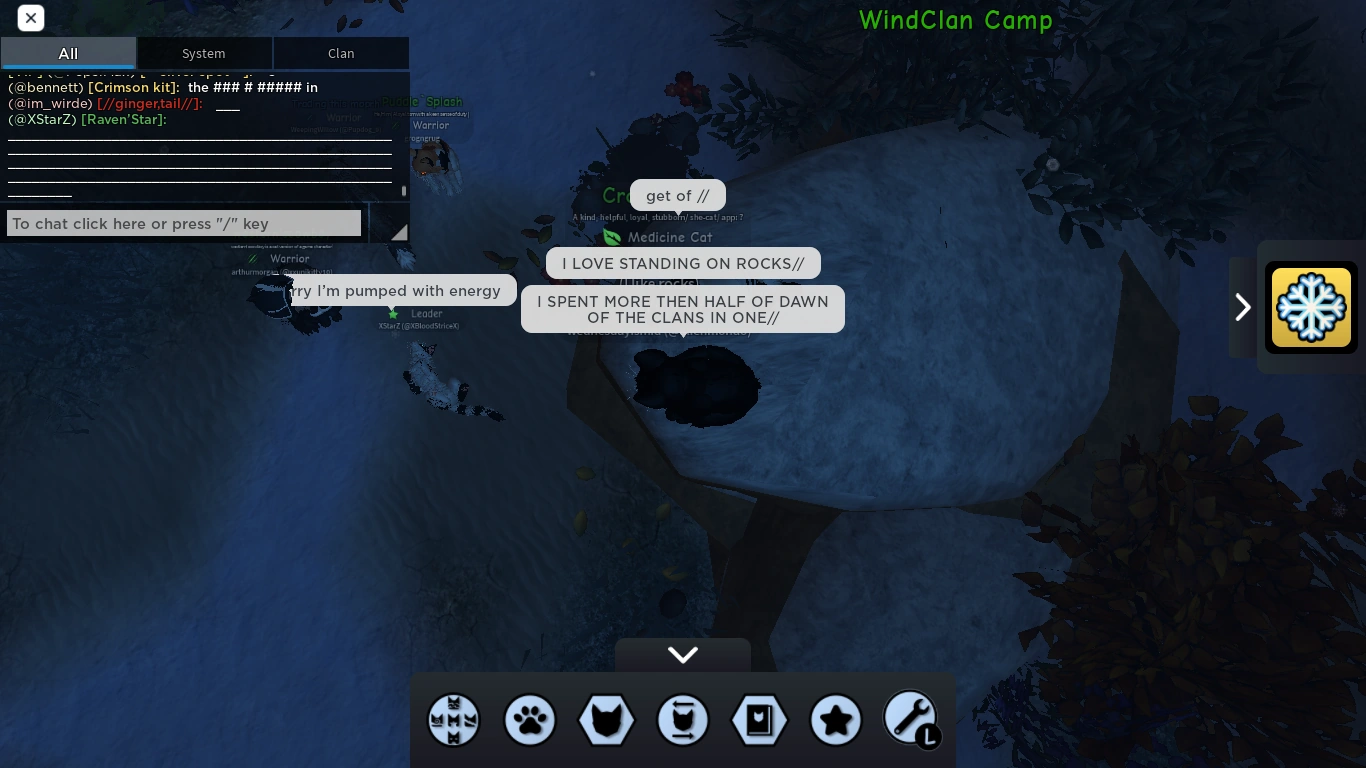Expand the right side panel arrow
The width and height of the screenshot is (1366, 768).
[1243, 307]
